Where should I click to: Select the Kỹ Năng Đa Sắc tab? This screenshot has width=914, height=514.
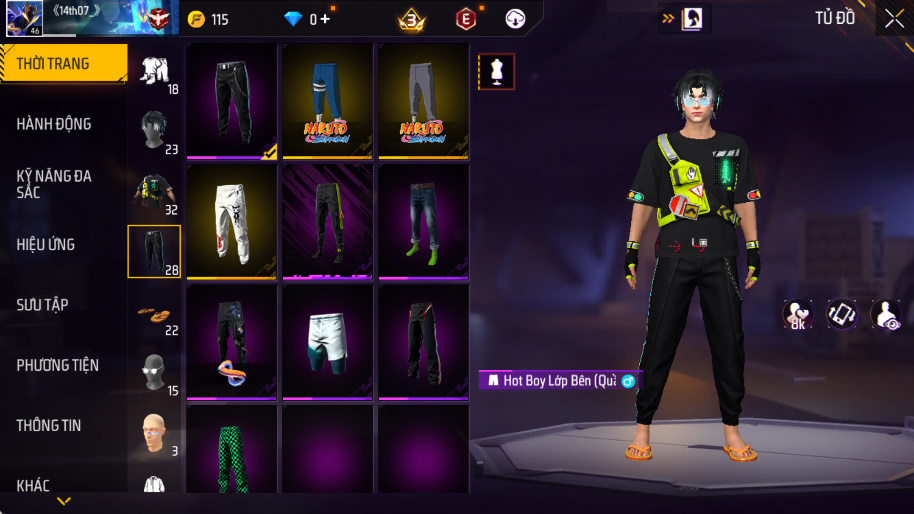[63, 184]
